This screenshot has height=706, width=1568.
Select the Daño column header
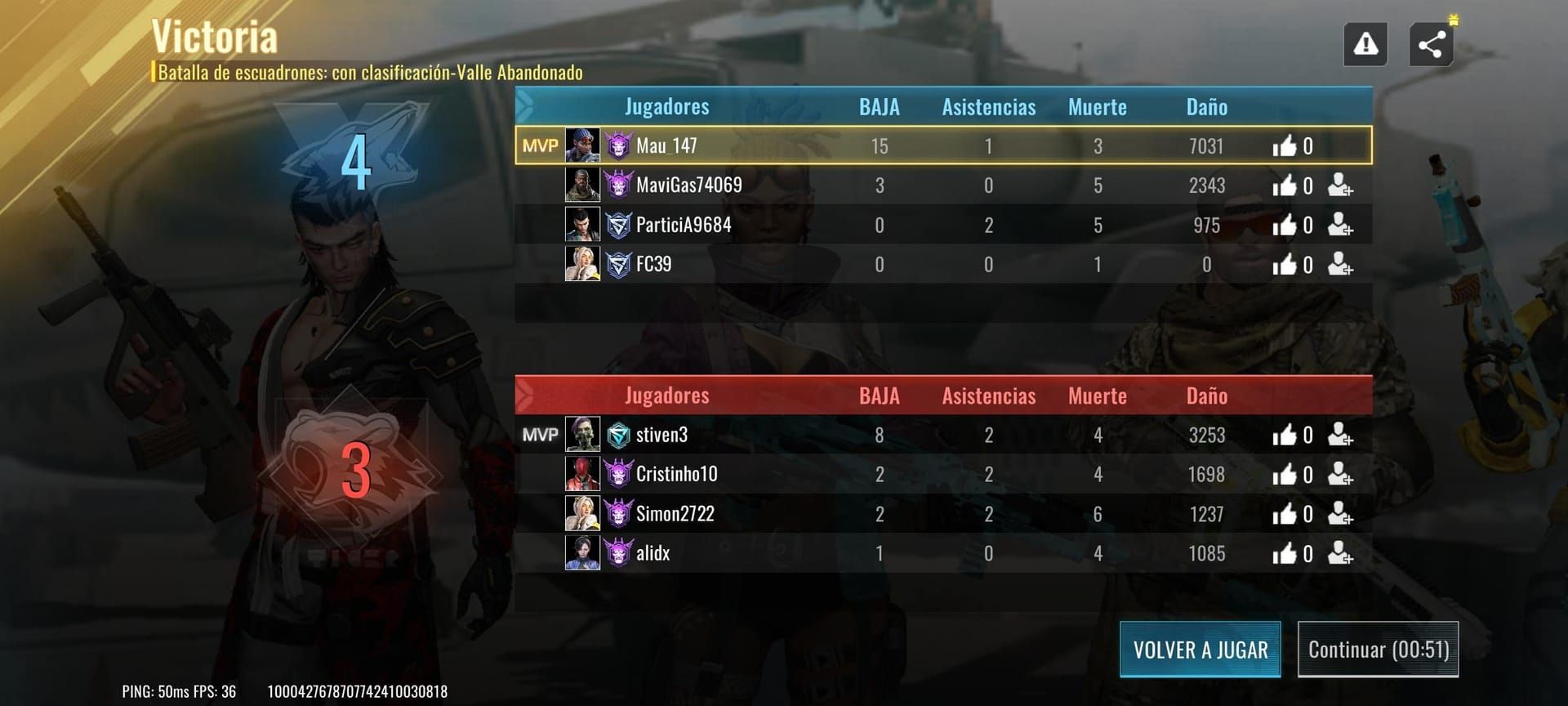tap(1205, 106)
